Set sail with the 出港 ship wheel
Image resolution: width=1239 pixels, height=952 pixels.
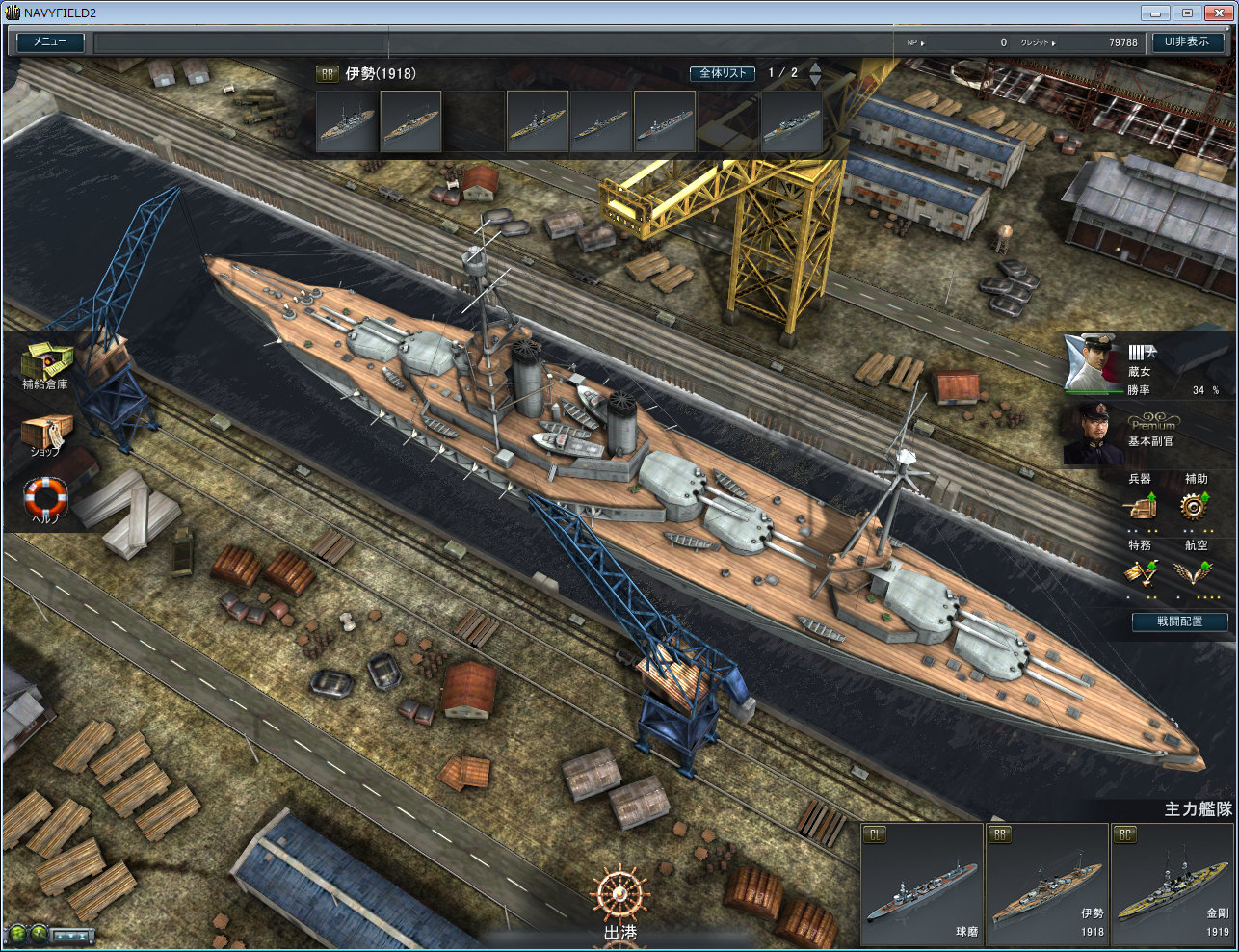(619, 898)
